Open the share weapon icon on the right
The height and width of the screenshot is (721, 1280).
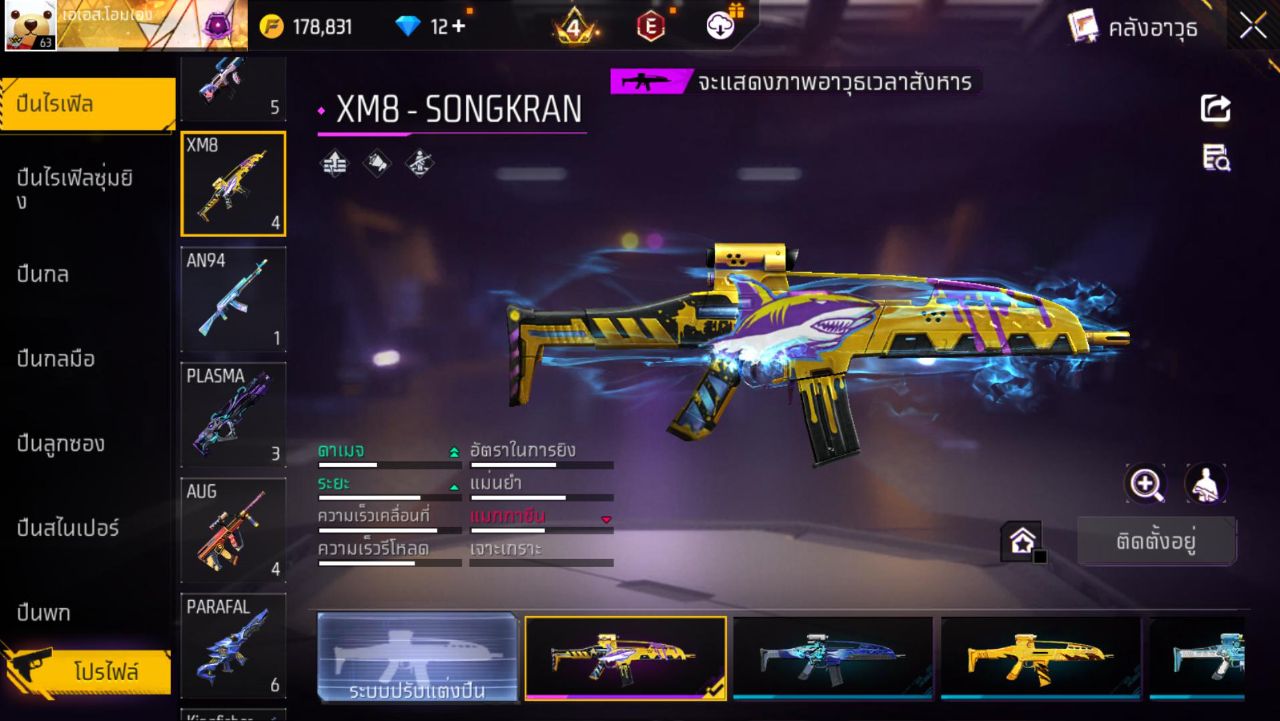click(1214, 110)
